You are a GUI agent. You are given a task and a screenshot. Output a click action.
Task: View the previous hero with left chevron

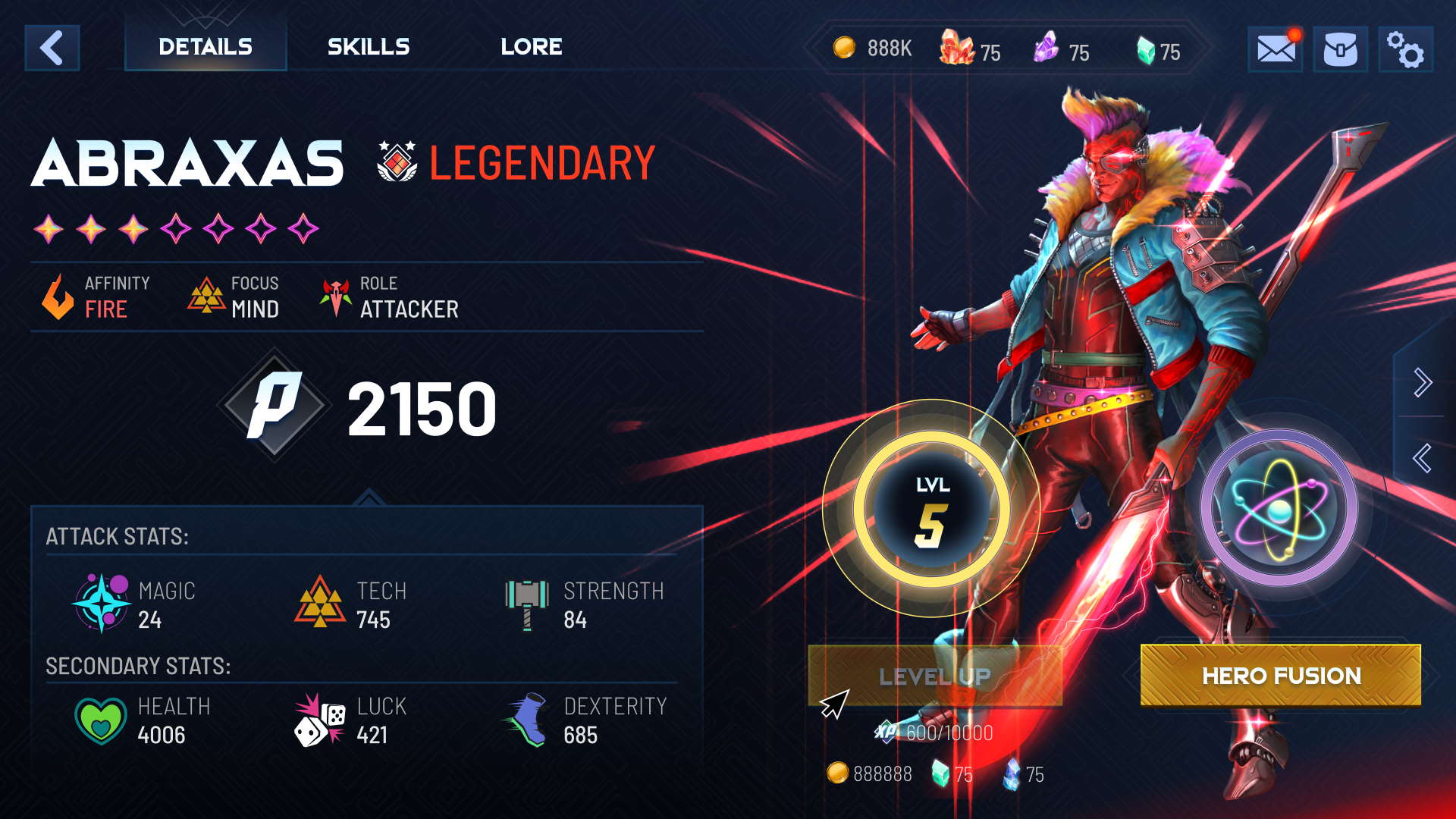pos(1423,458)
